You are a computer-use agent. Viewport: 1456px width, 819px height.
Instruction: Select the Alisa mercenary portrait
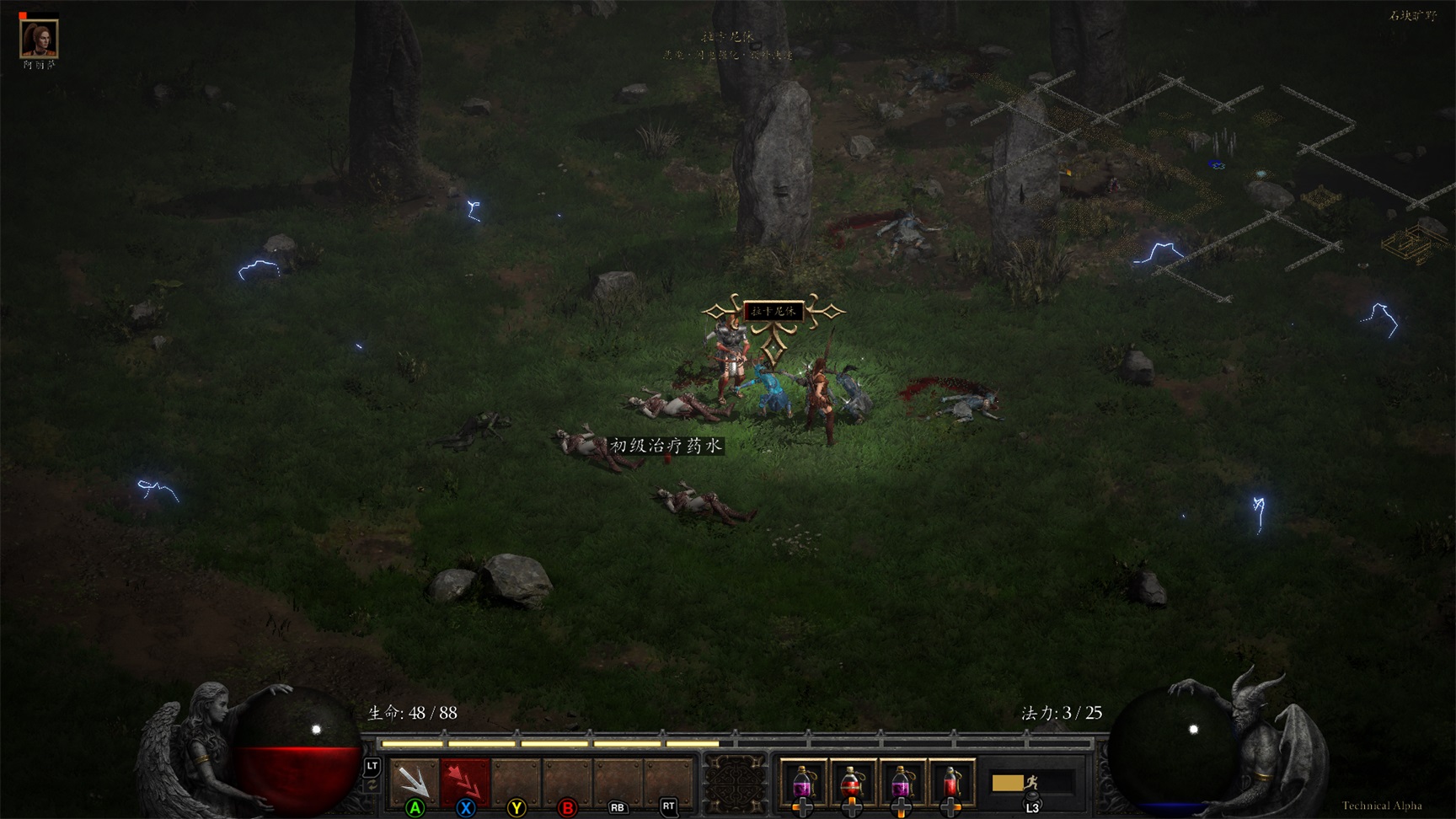point(39,38)
